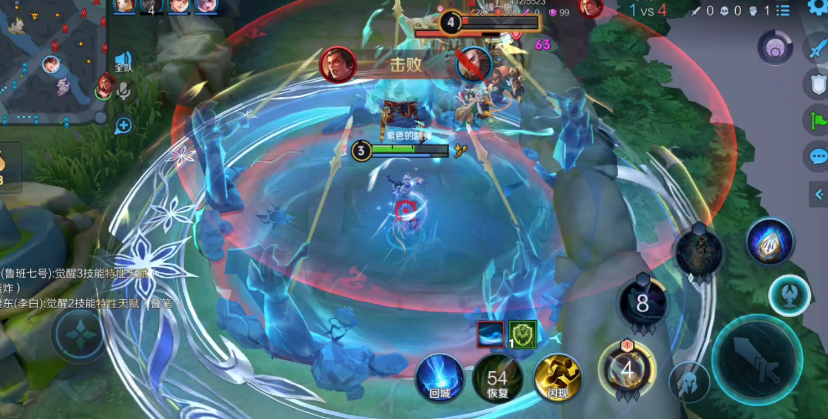Use the glowing blue equipment active item
Screen dimensions: 828x419
pyautogui.click(x=770, y=242)
